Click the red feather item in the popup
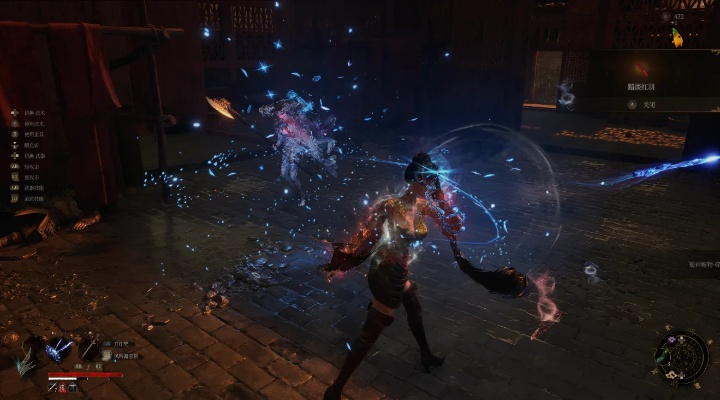720x400 pixels. pos(639,68)
